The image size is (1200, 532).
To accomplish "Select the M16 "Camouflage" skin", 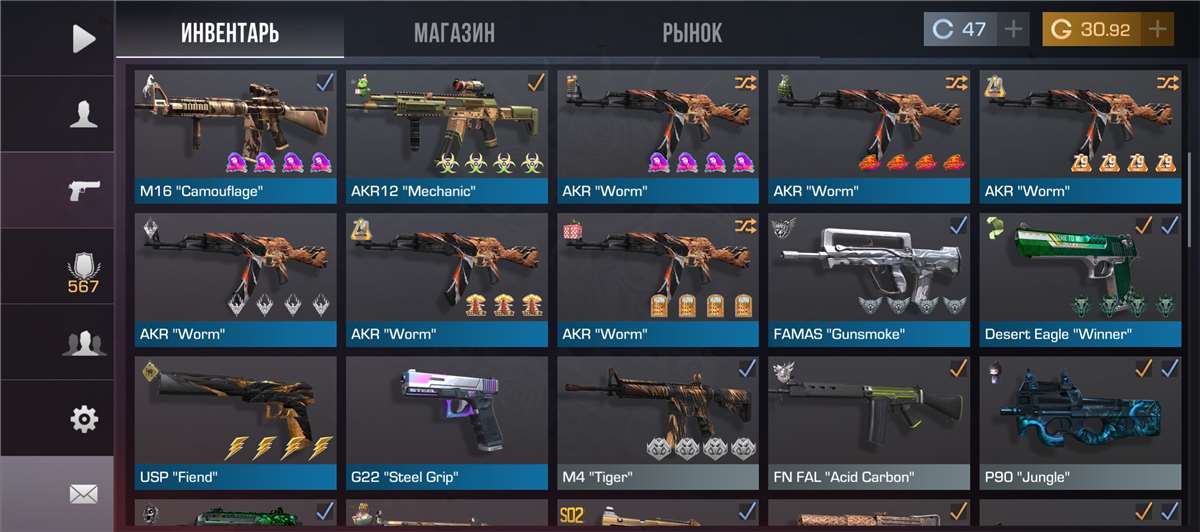I will pyautogui.click(x=236, y=137).
